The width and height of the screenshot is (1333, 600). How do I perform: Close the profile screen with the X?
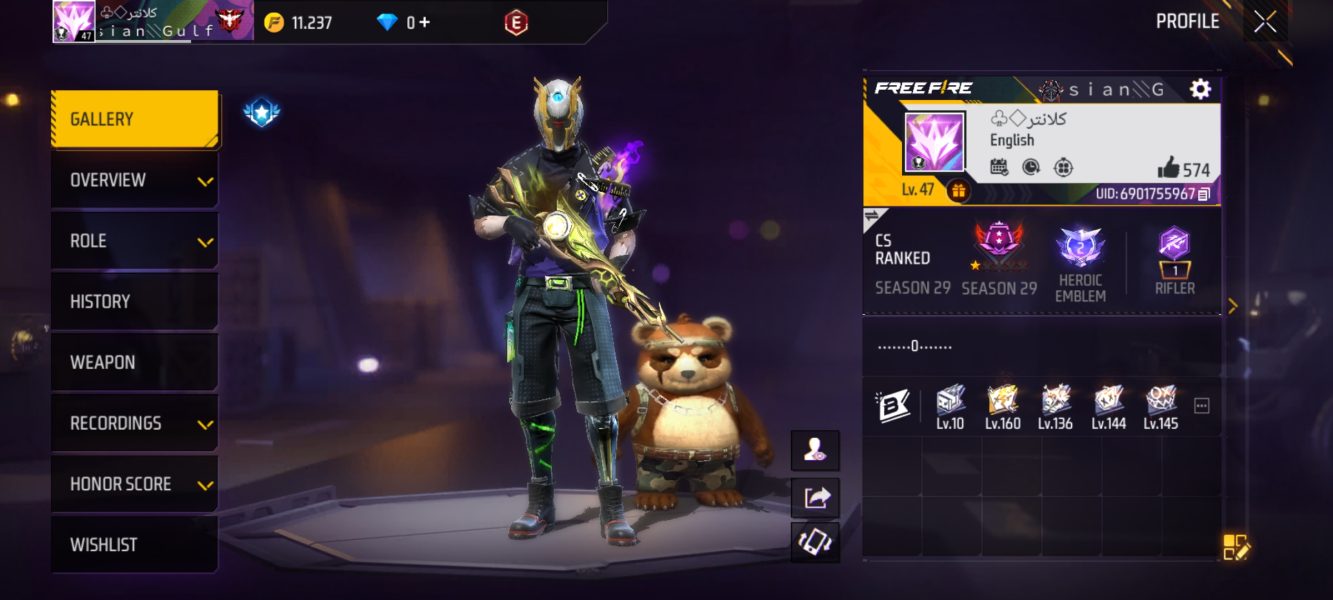point(1265,22)
